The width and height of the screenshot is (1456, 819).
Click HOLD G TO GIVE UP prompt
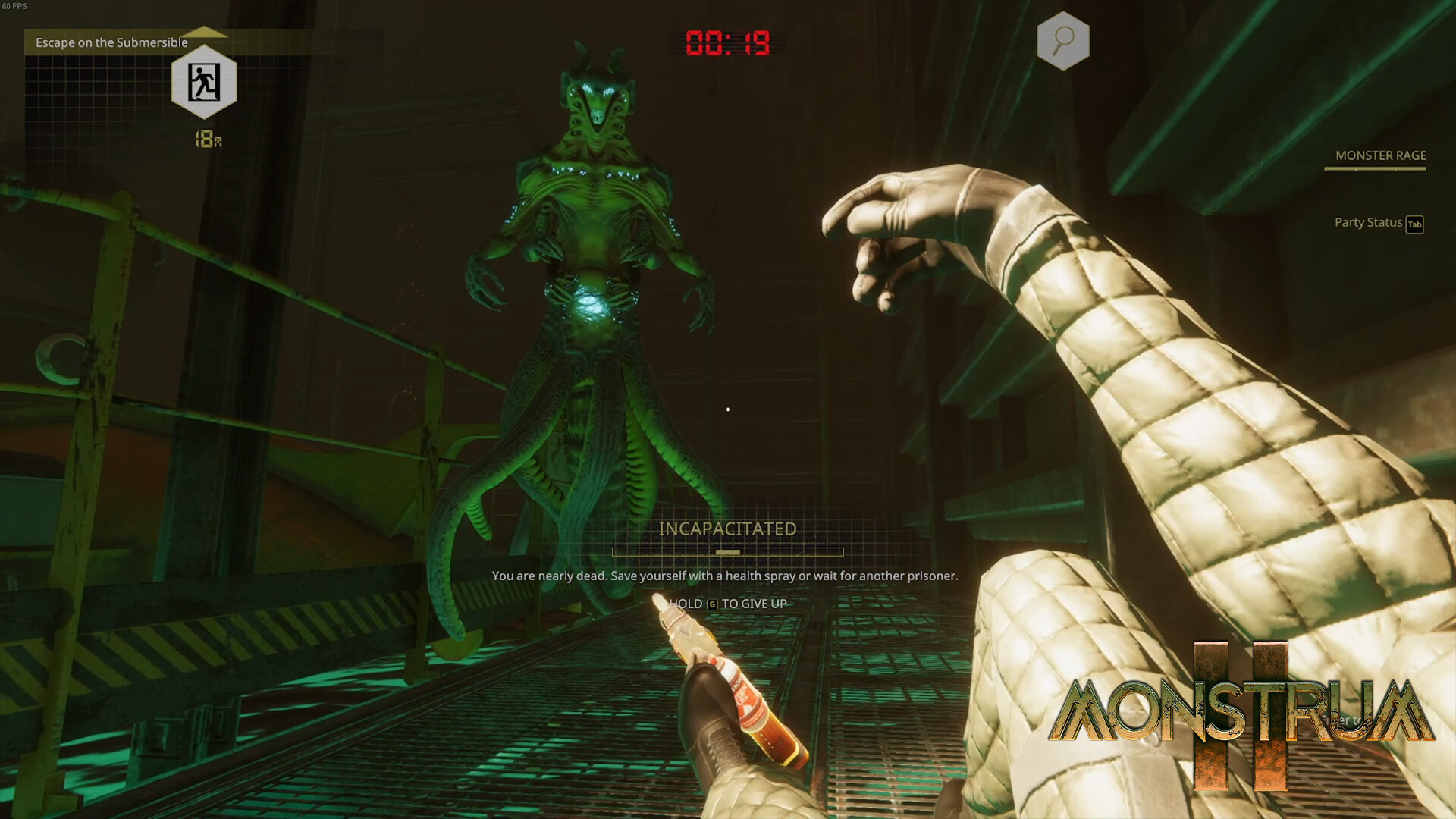point(730,604)
